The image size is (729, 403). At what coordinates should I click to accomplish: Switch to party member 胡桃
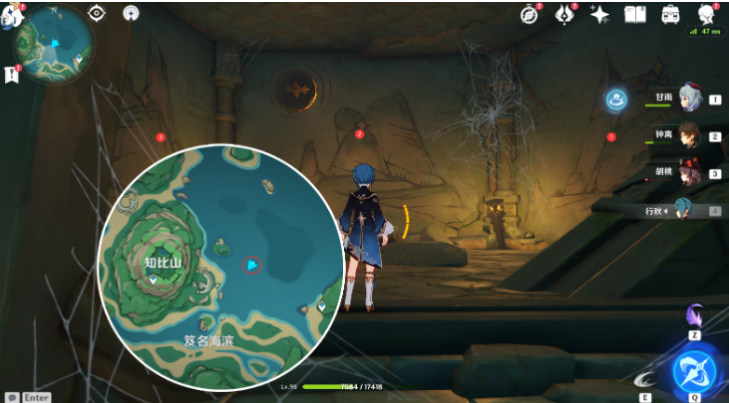[x=688, y=172]
